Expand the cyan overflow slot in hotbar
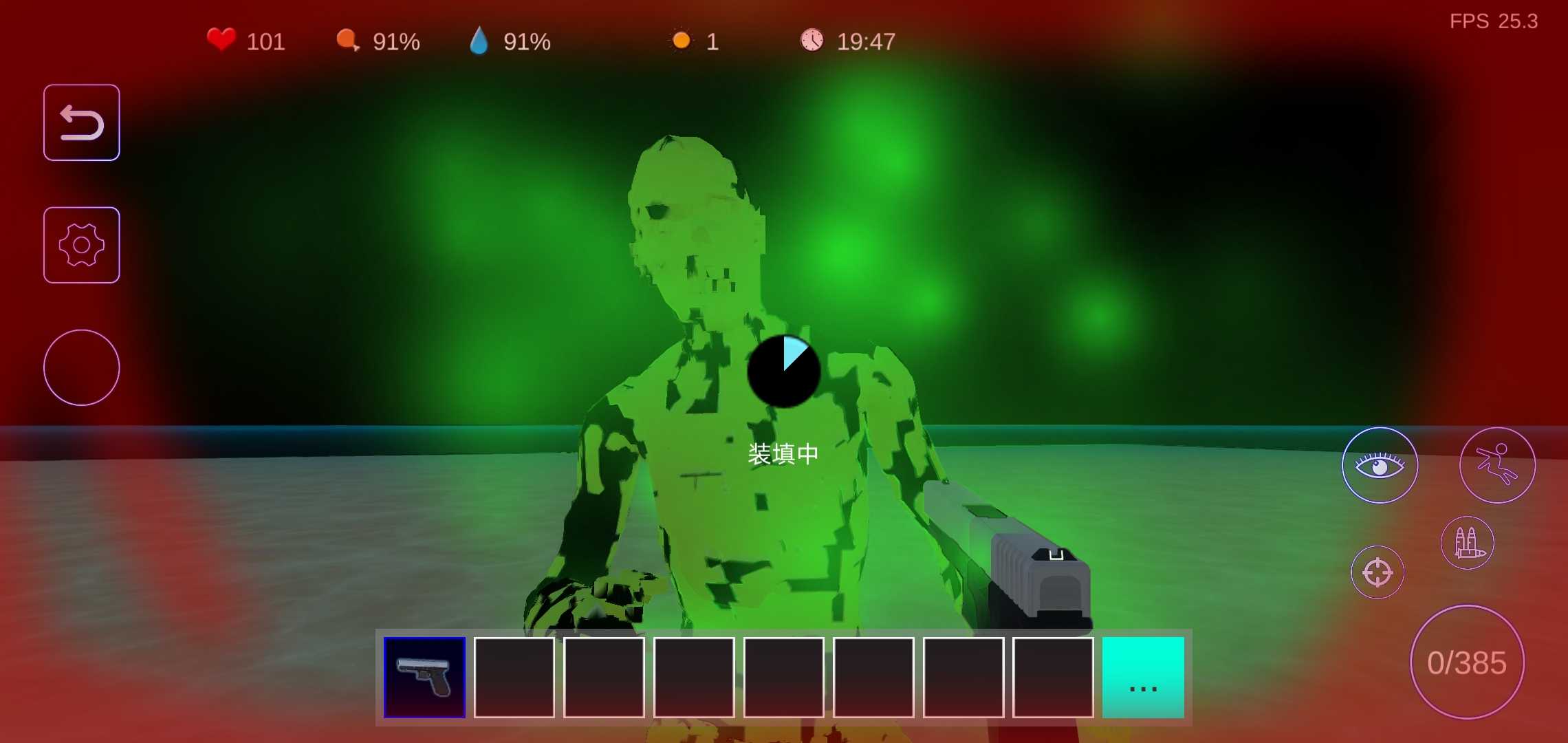The width and height of the screenshot is (1568, 743). pos(1143,678)
